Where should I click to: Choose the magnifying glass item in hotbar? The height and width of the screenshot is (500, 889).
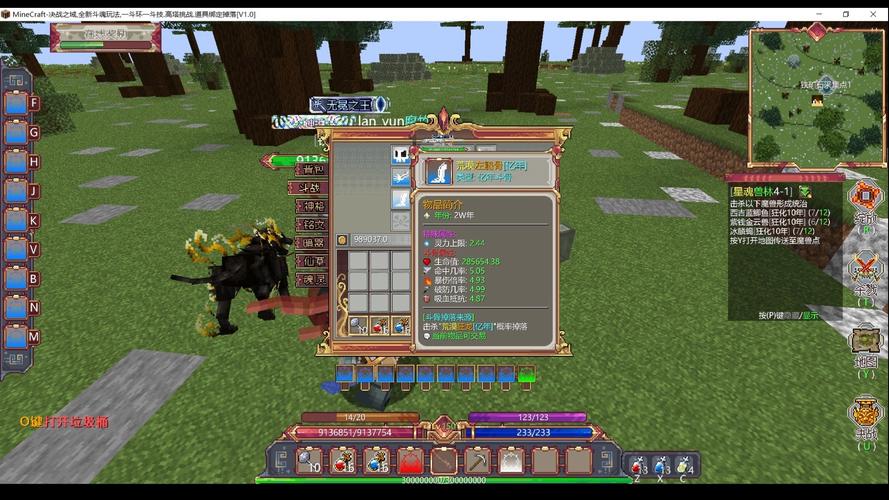(310, 460)
